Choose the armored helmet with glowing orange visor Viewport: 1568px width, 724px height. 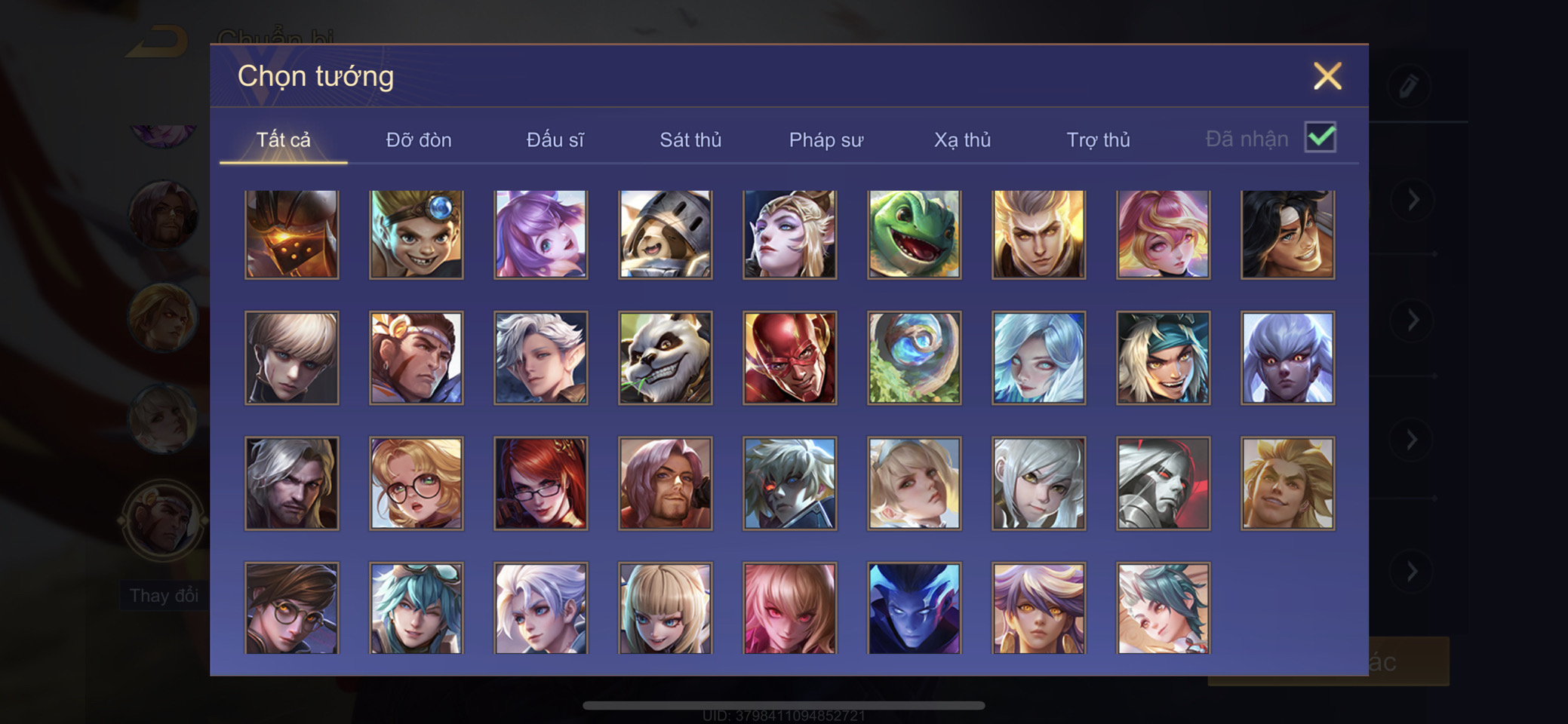point(292,235)
